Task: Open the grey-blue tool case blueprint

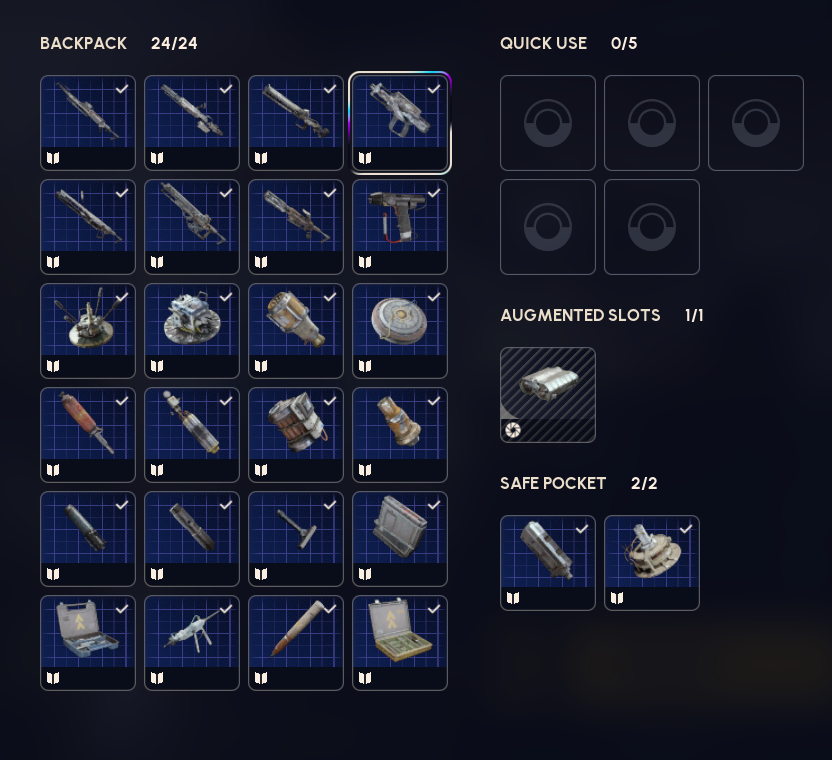Action: point(88,642)
